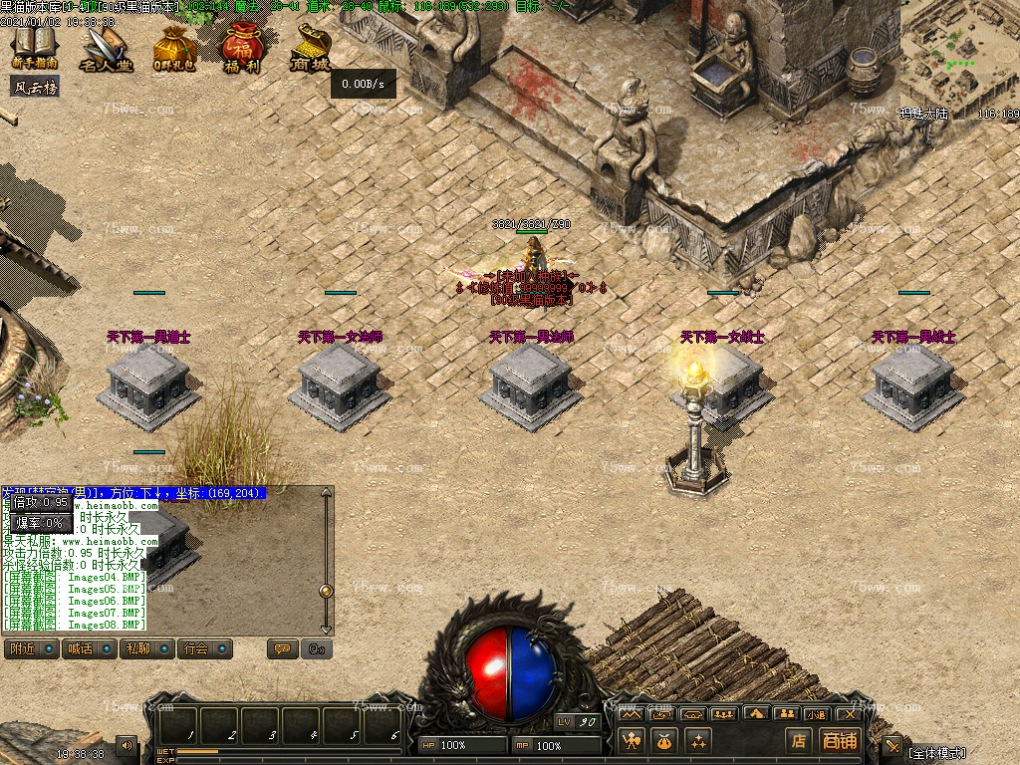
Task: Toggle the 私聊 private chat channel
Action: (147, 648)
